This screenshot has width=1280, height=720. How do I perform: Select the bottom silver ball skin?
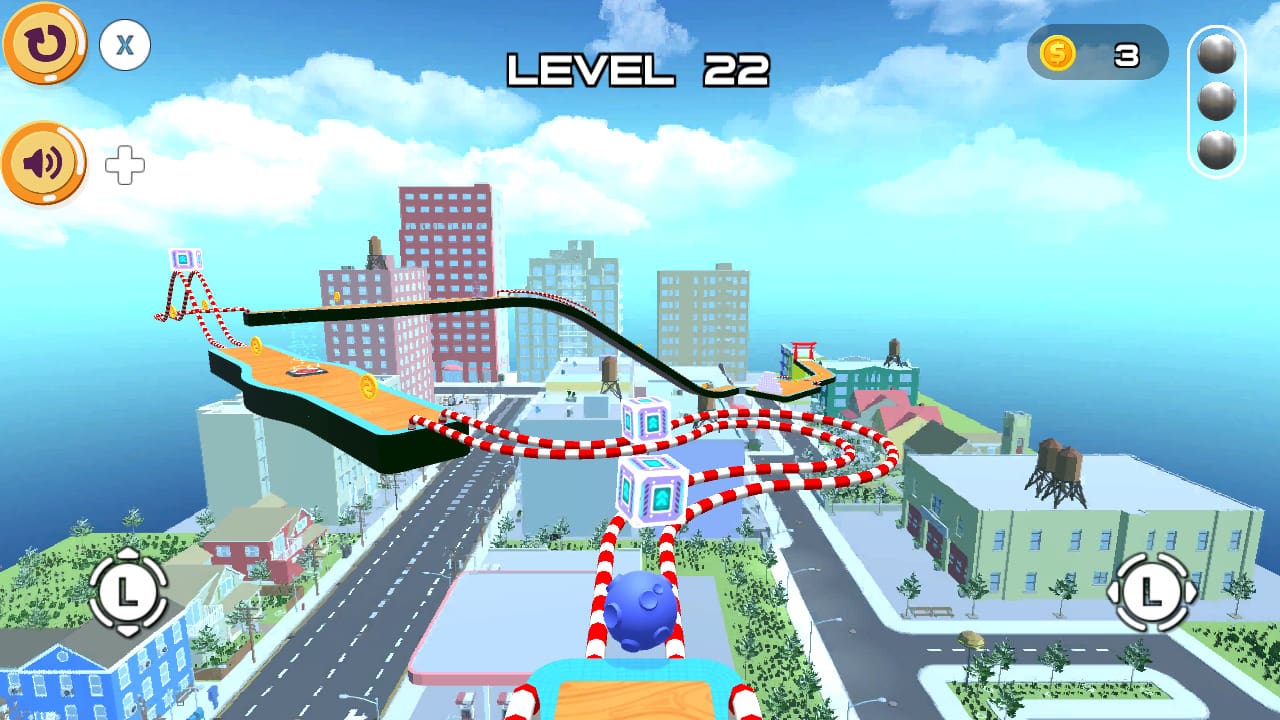coord(1214,146)
